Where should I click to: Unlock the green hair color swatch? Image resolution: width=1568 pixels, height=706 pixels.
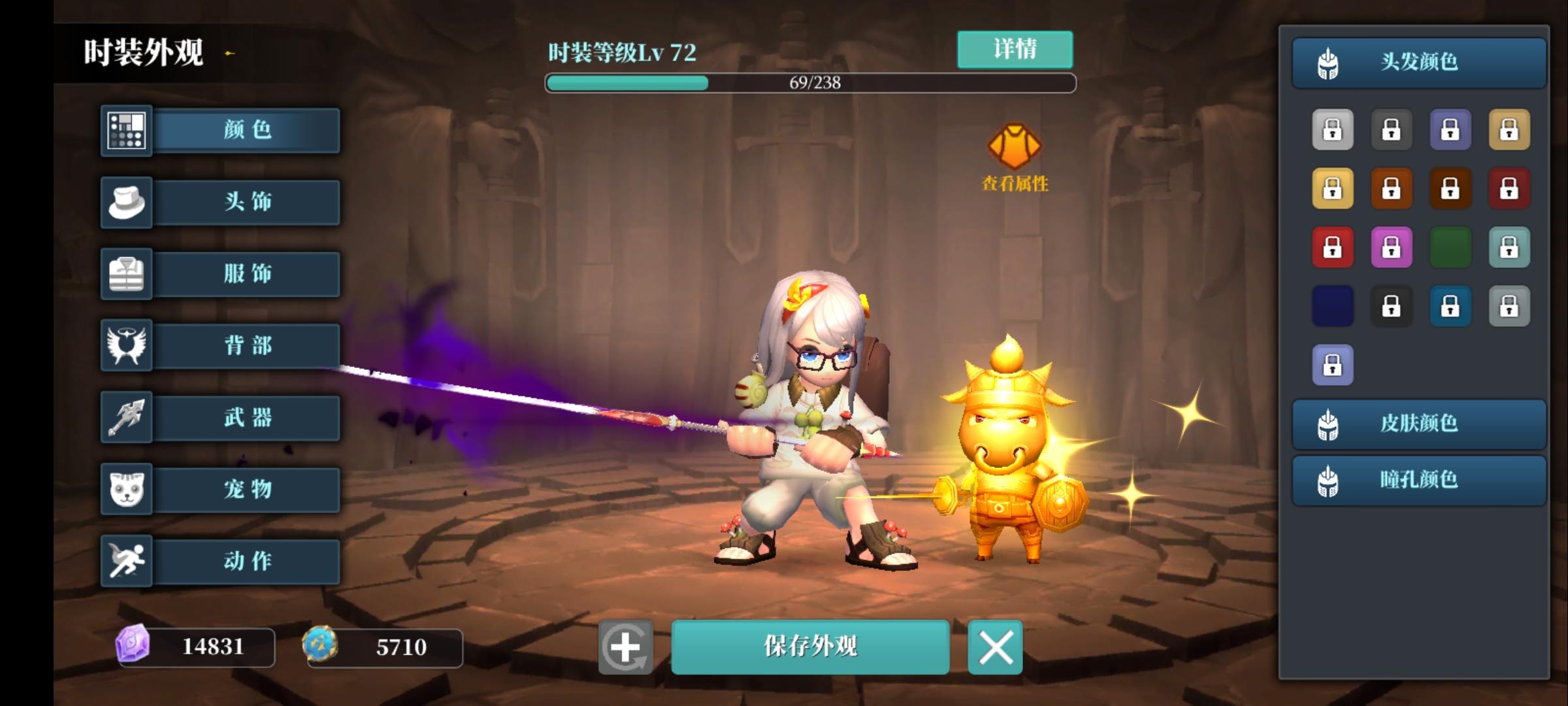pos(1451,246)
